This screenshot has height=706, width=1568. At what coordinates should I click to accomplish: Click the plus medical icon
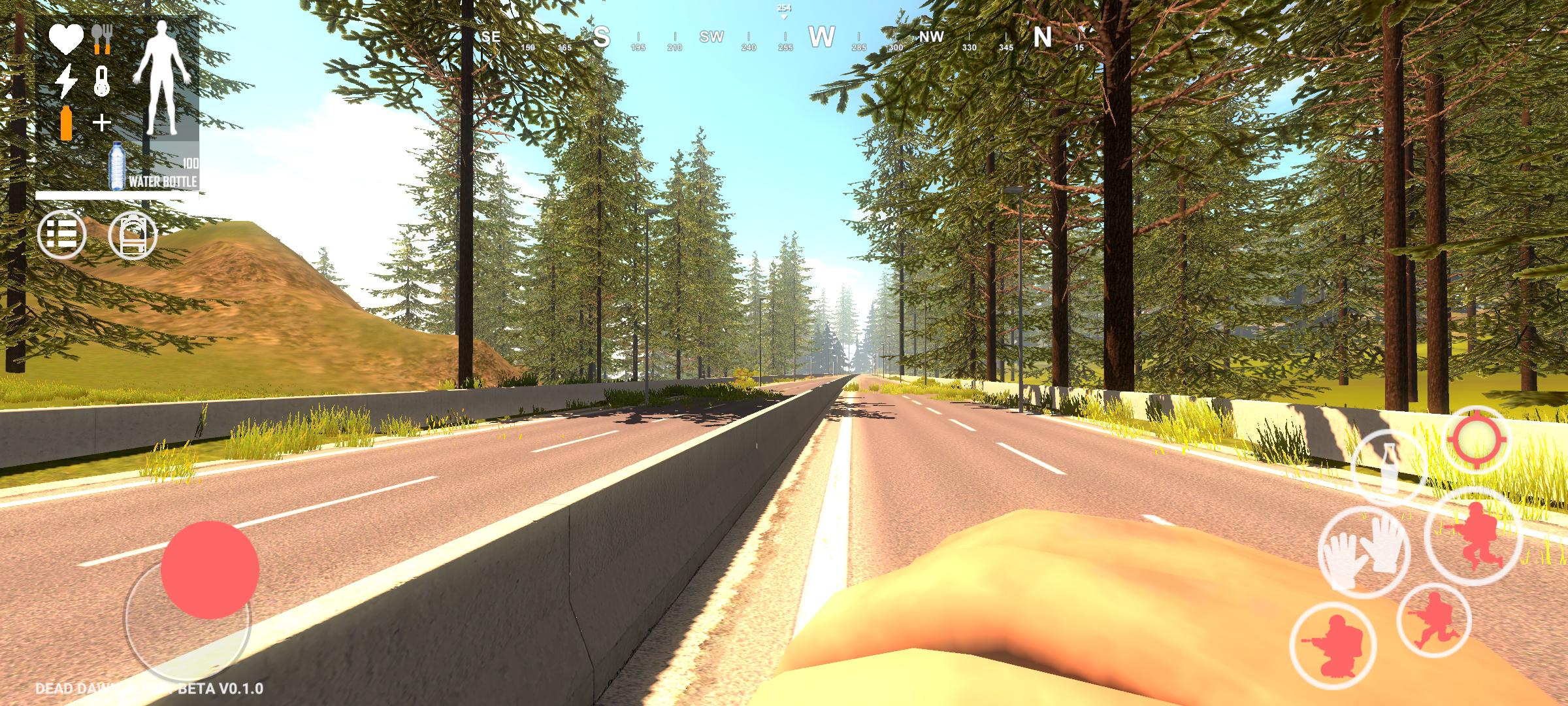click(102, 122)
